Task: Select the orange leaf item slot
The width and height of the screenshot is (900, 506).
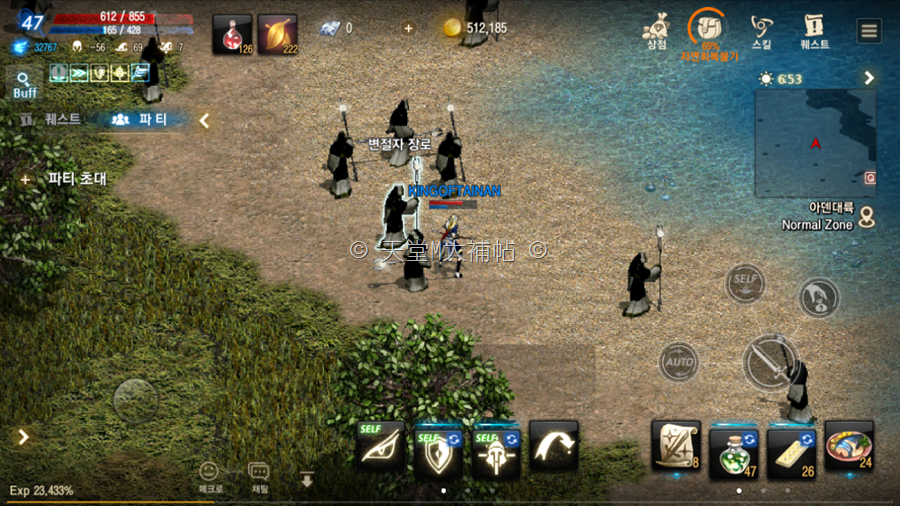Action: click(277, 34)
